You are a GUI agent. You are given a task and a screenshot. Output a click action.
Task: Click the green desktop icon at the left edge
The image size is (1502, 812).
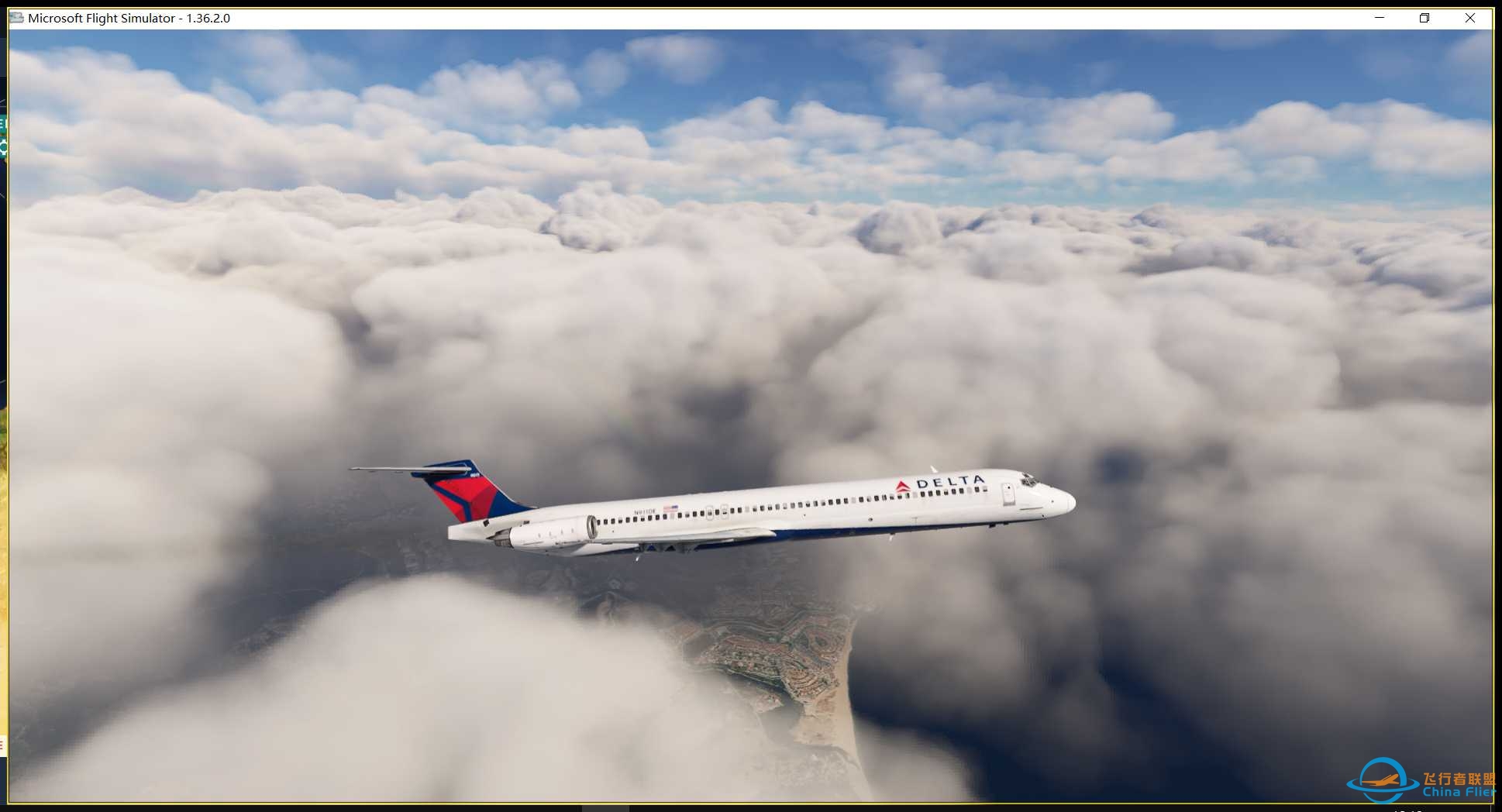point(2,122)
